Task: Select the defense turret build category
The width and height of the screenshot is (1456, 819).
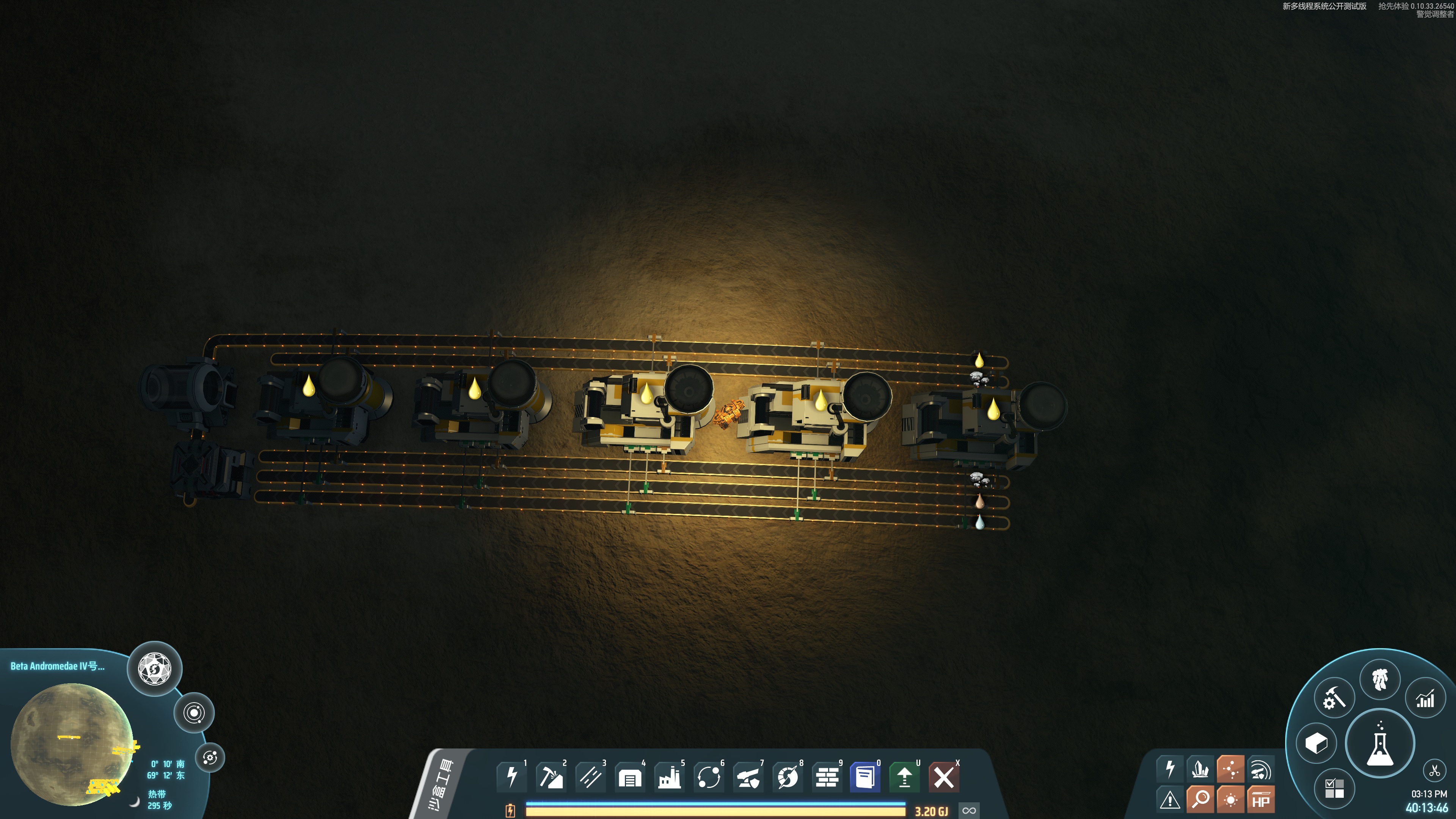Action: pyautogui.click(x=748, y=777)
